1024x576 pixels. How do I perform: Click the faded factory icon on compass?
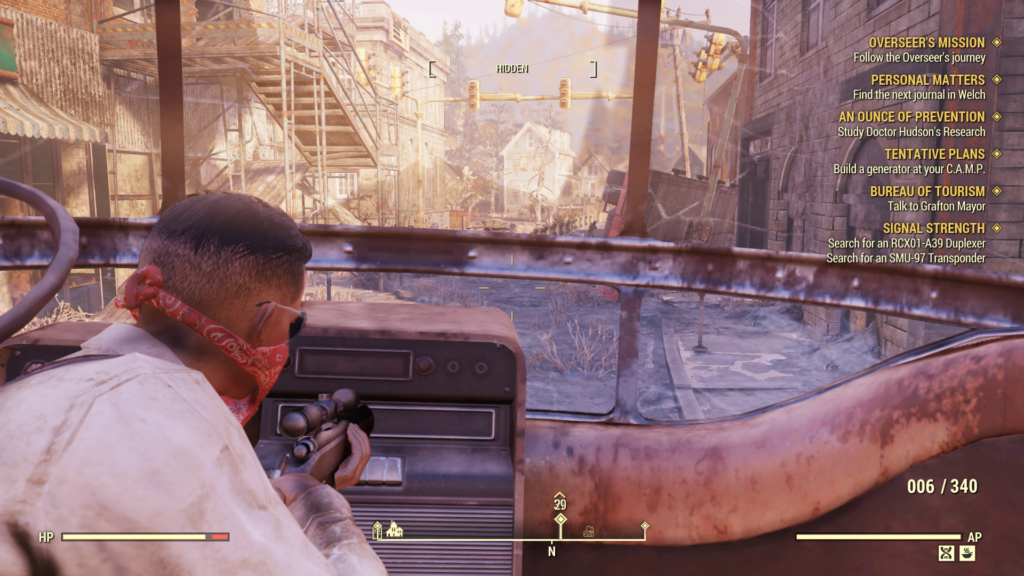coord(588,531)
